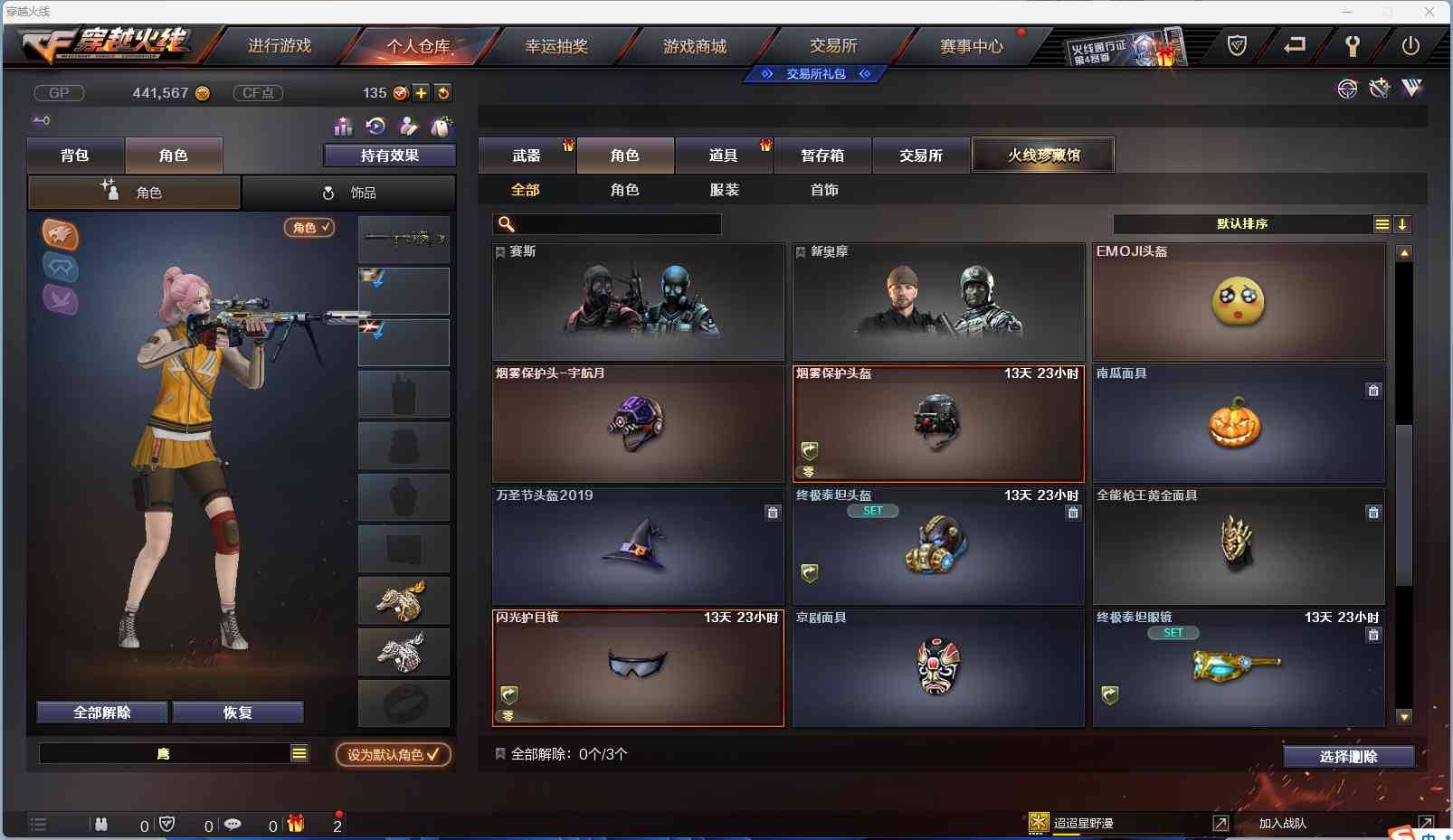Click the bar chart stats icon above 持有效果
Screen dimensions: 1453x840
tap(342, 127)
